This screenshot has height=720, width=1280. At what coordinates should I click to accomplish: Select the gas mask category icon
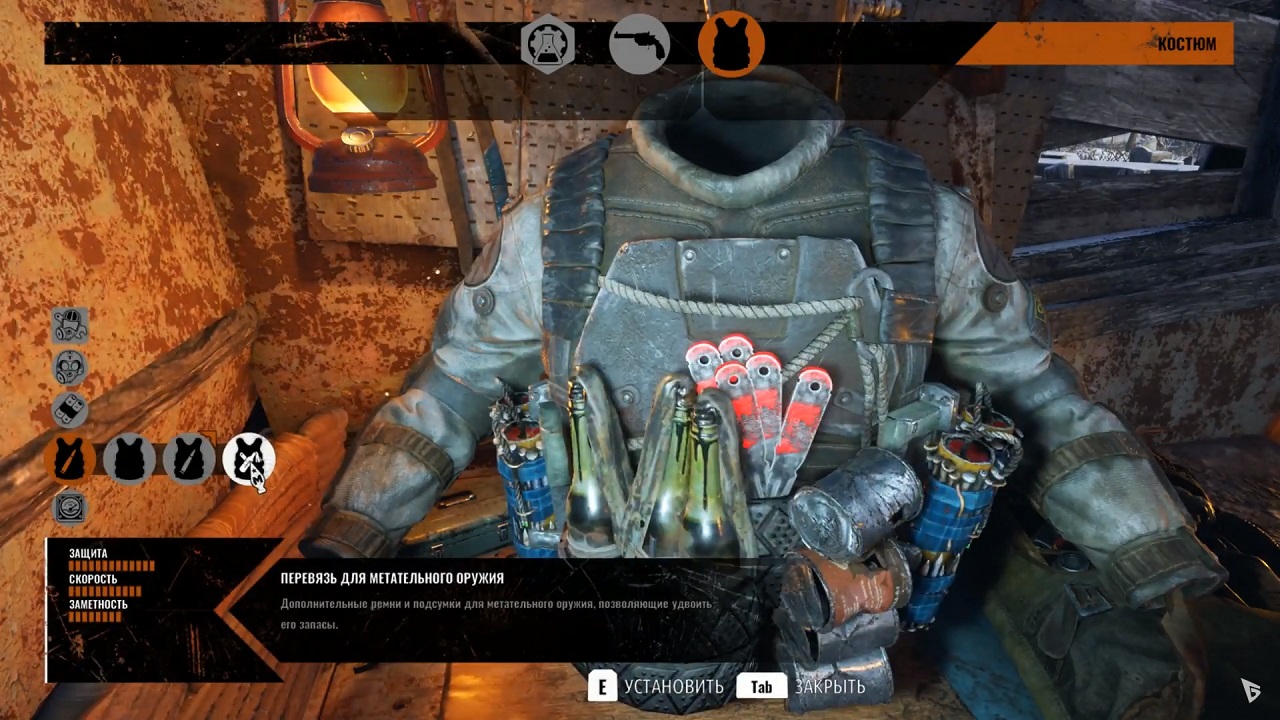point(70,367)
